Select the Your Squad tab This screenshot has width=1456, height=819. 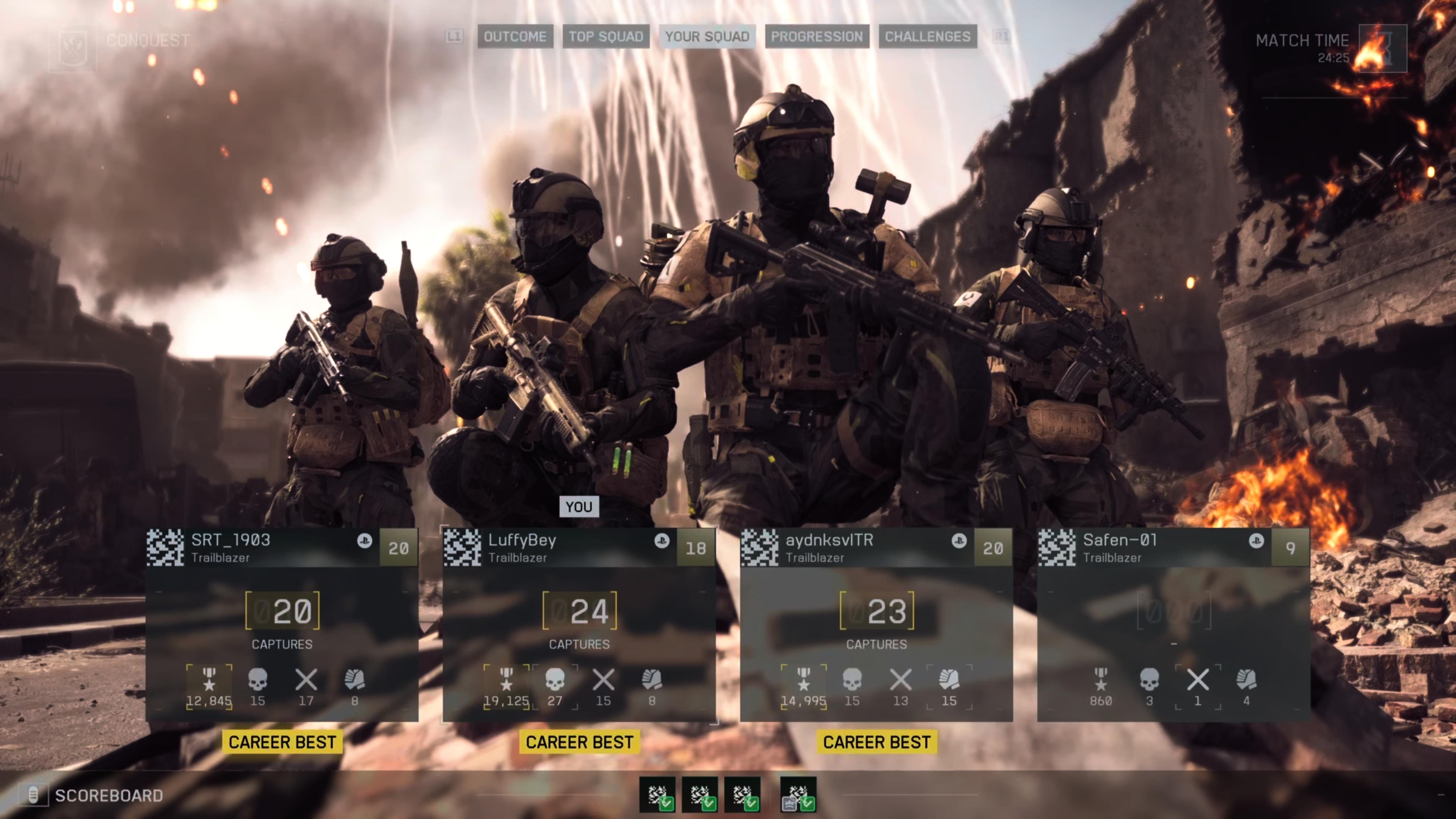[706, 37]
